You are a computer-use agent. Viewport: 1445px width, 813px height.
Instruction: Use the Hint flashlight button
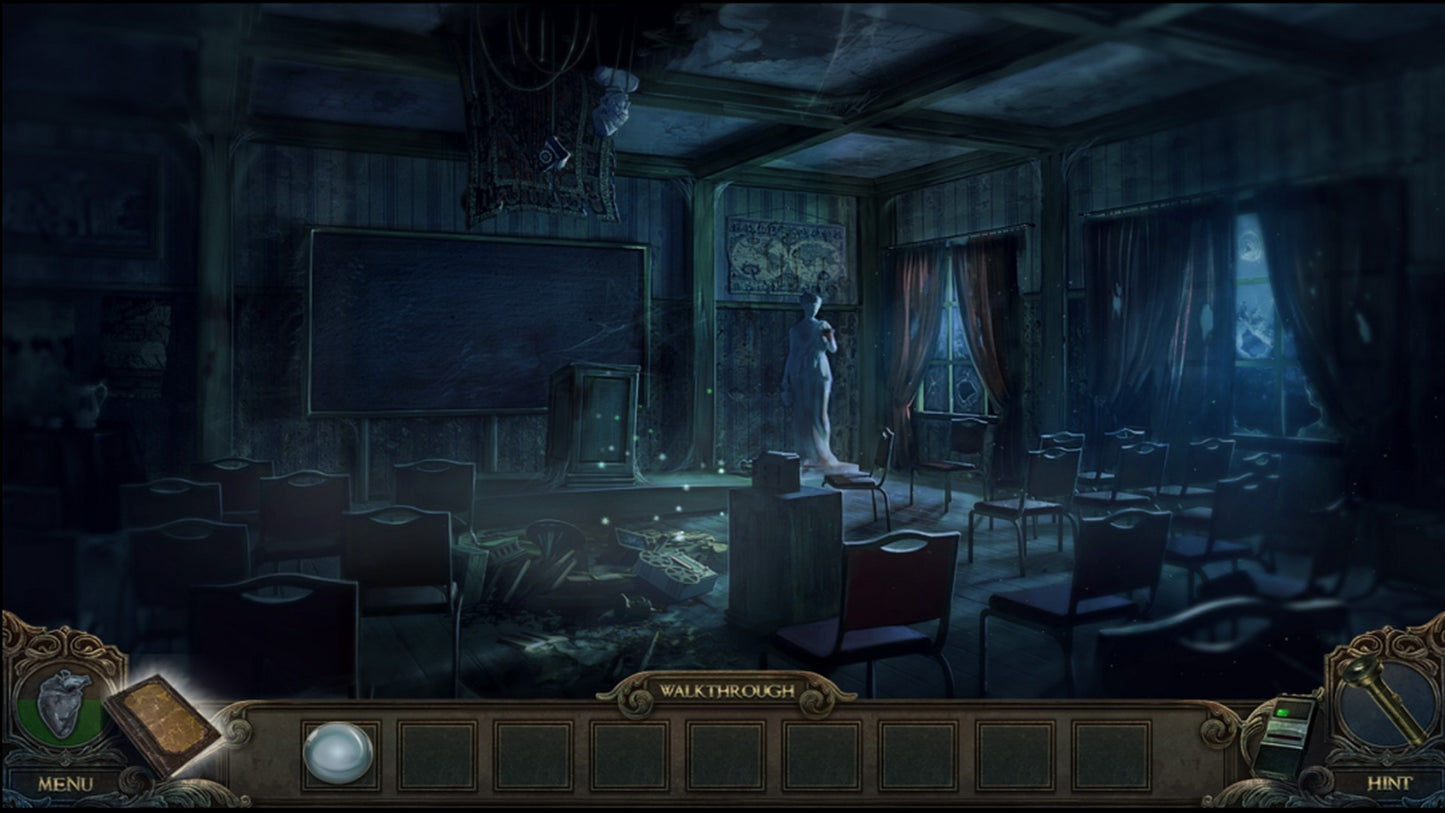tap(1388, 705)
